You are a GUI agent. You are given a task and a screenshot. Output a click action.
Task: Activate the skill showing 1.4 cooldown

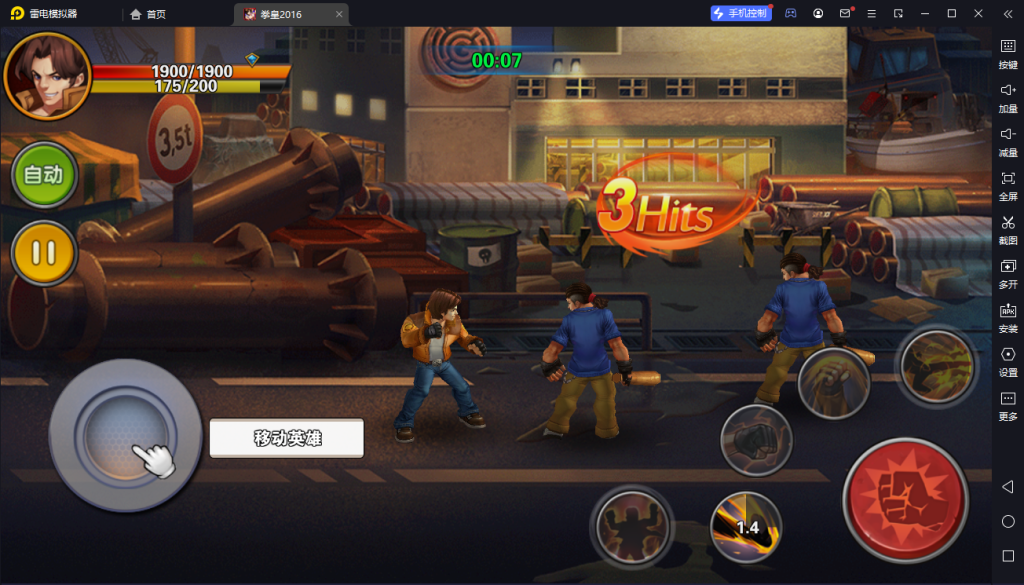coord(747,526)
